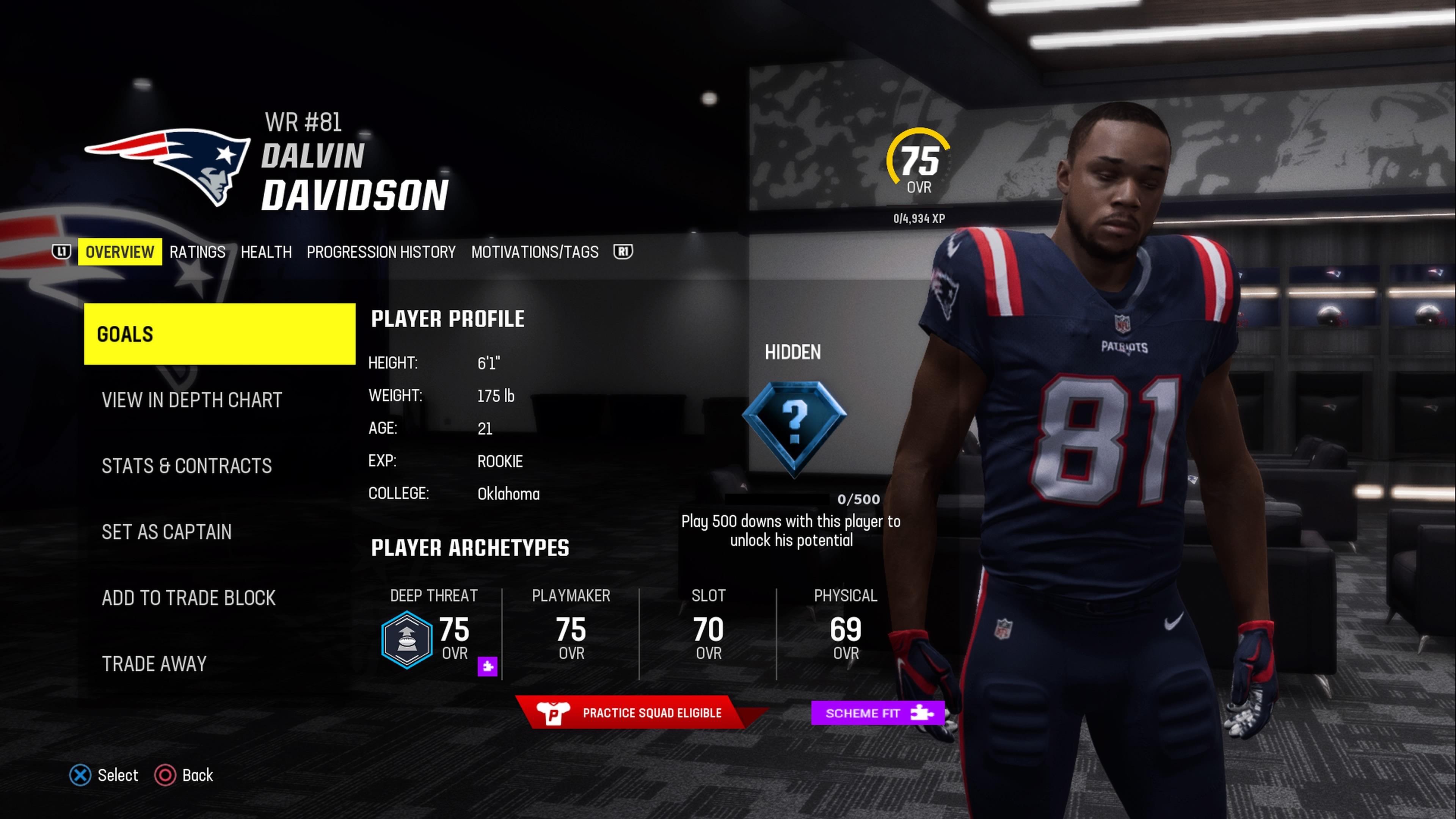Go to the Motivations/Tags tab
The height and width of the screenshot is (819, 1456).
pos(535,252)
